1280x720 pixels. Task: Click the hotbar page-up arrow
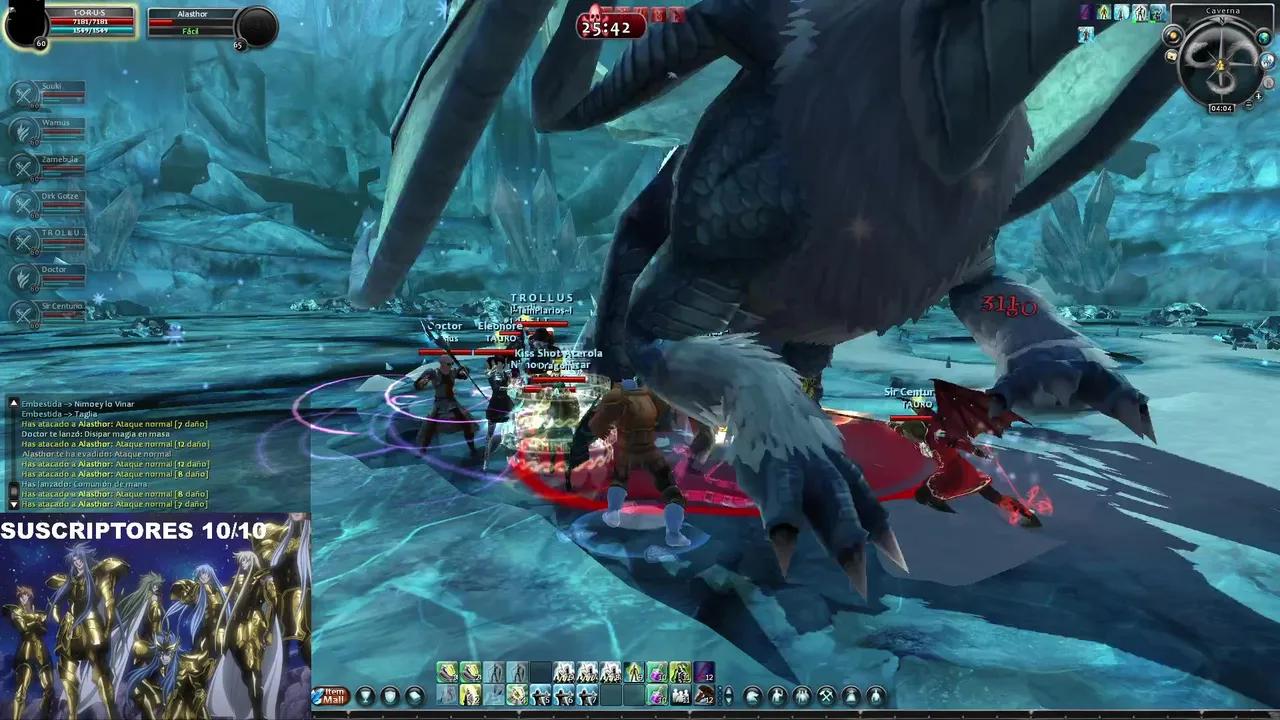727,688
